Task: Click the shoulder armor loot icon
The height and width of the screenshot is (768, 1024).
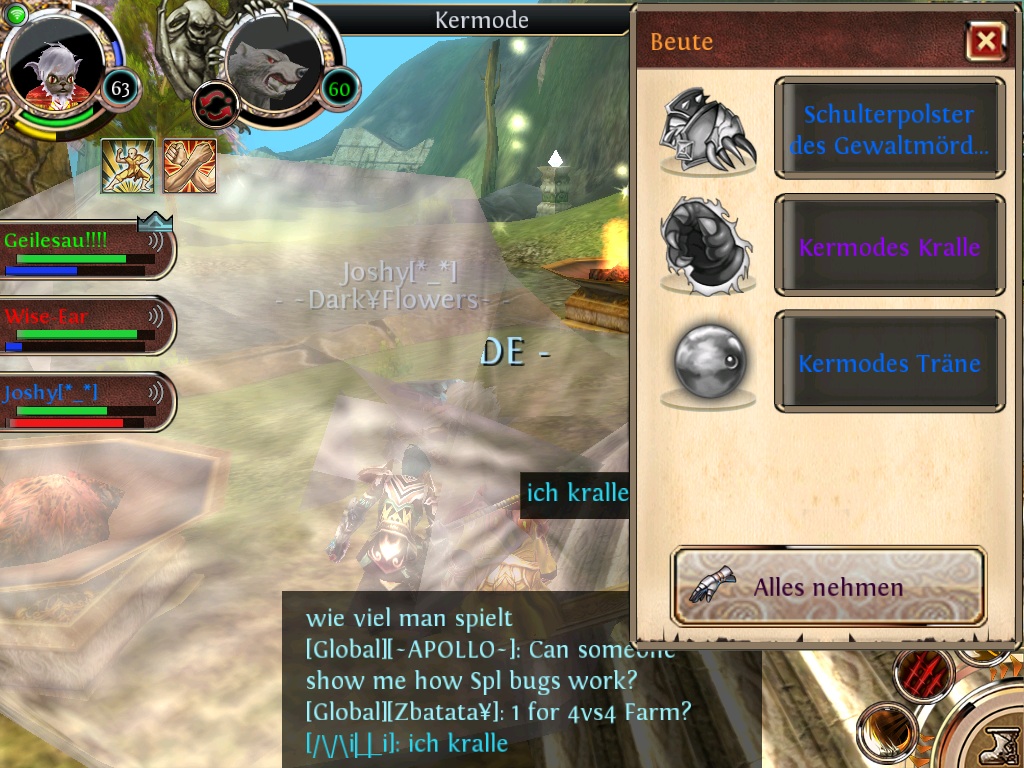Action: click(x=708, y=130)
